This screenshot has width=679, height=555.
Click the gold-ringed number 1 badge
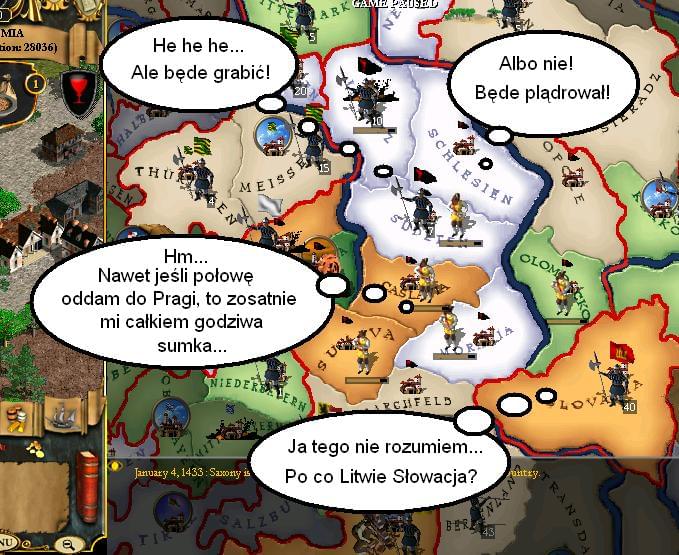(x=35, y=83)
